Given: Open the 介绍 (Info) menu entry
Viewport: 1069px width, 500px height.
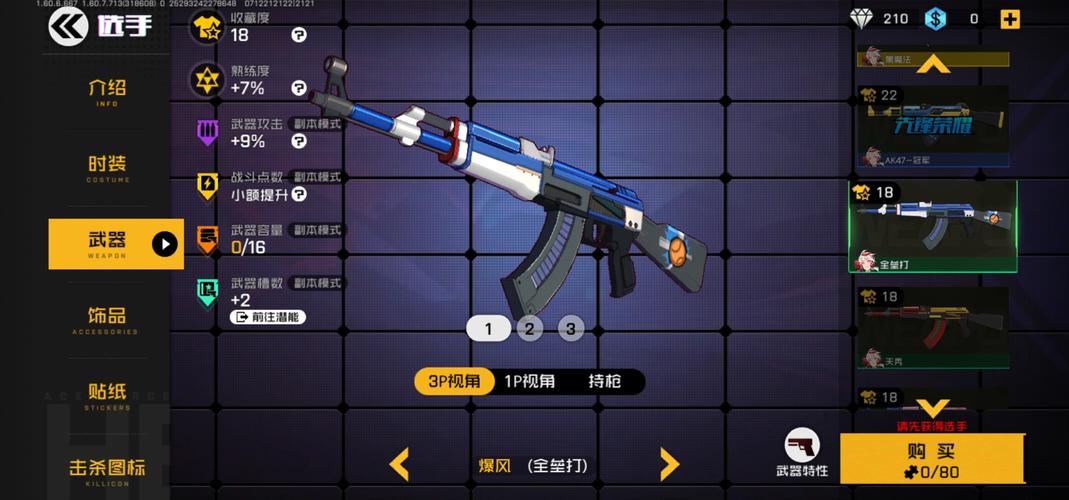Looking at the screenshot, I should (107, 91).
